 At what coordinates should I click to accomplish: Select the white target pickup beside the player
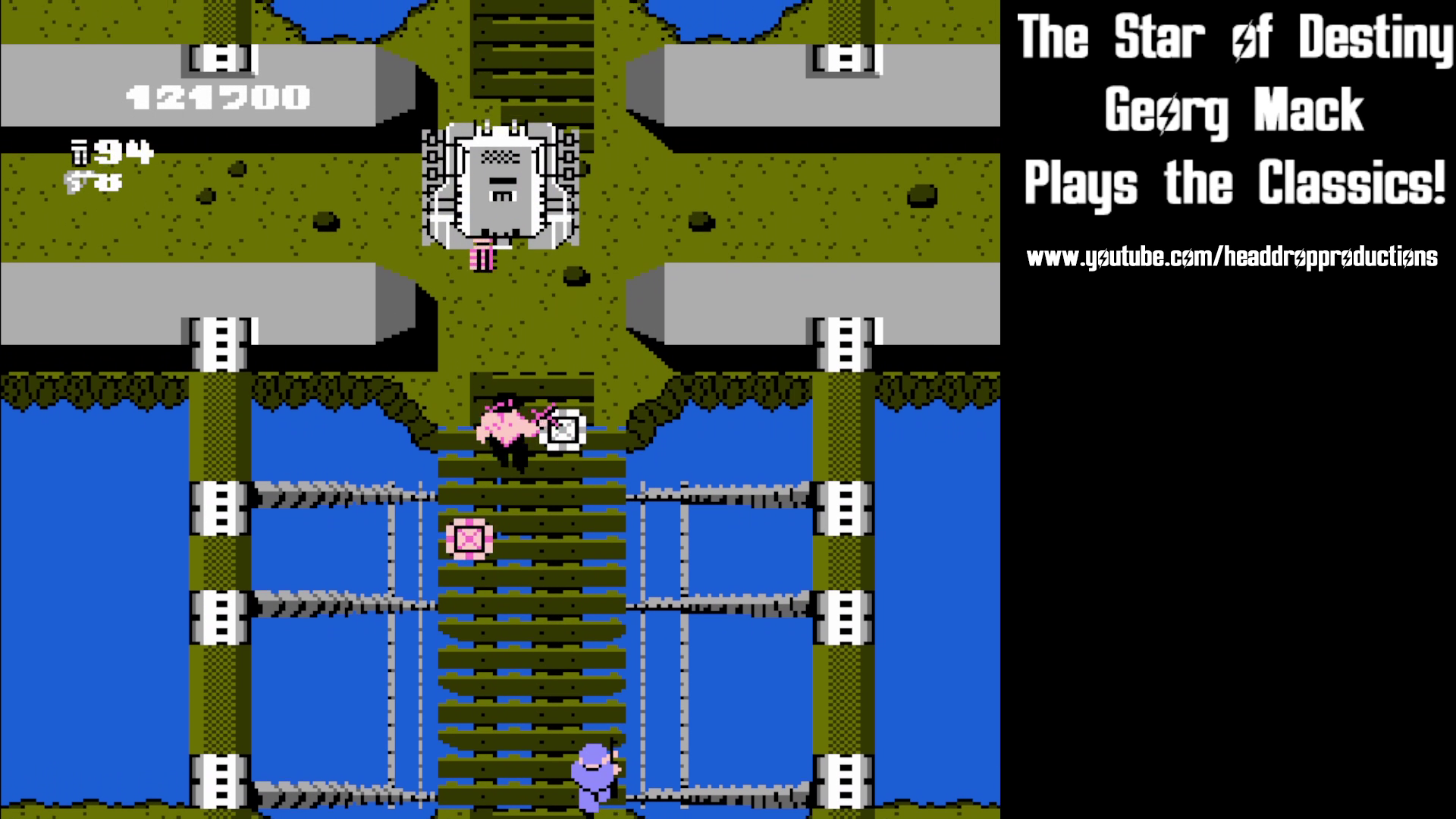(x=563, y=430)
